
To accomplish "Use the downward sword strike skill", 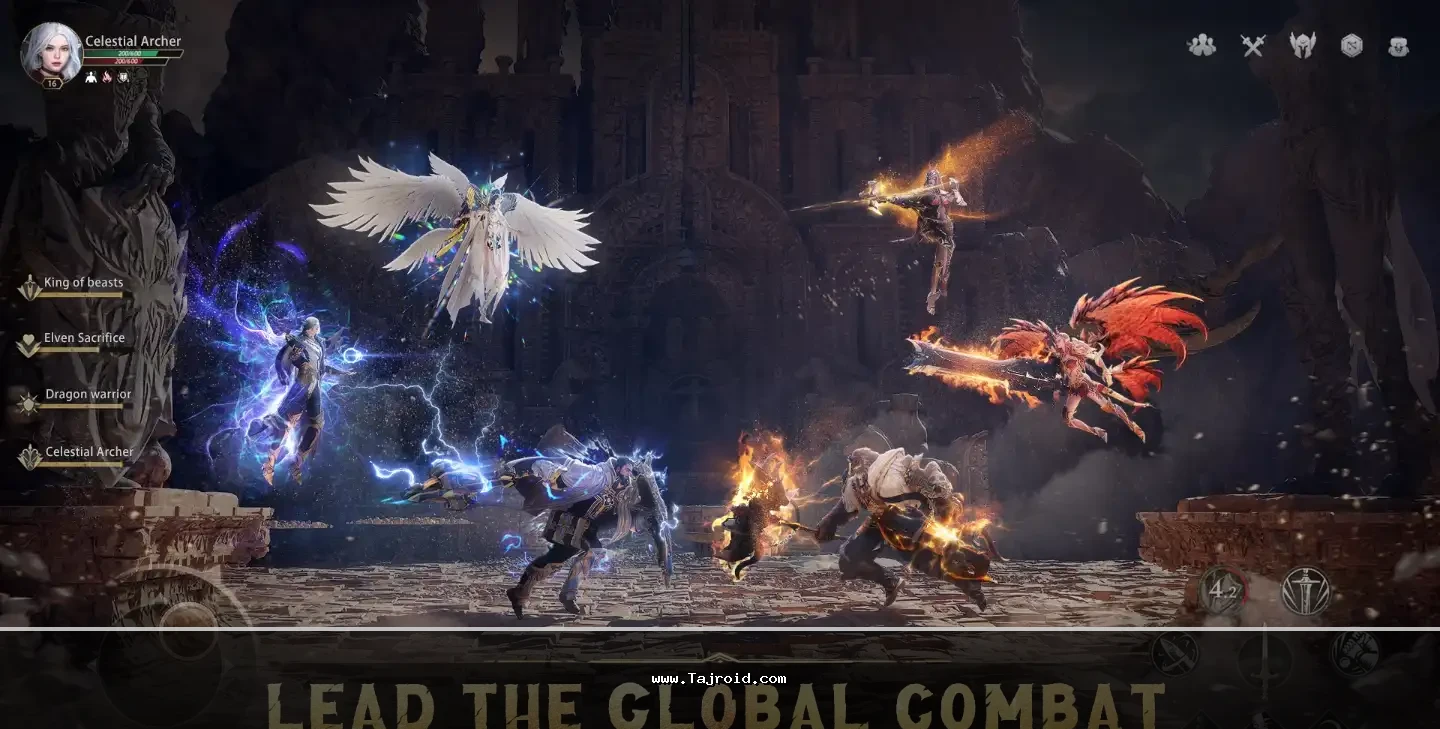I will tap(1306, 590).
